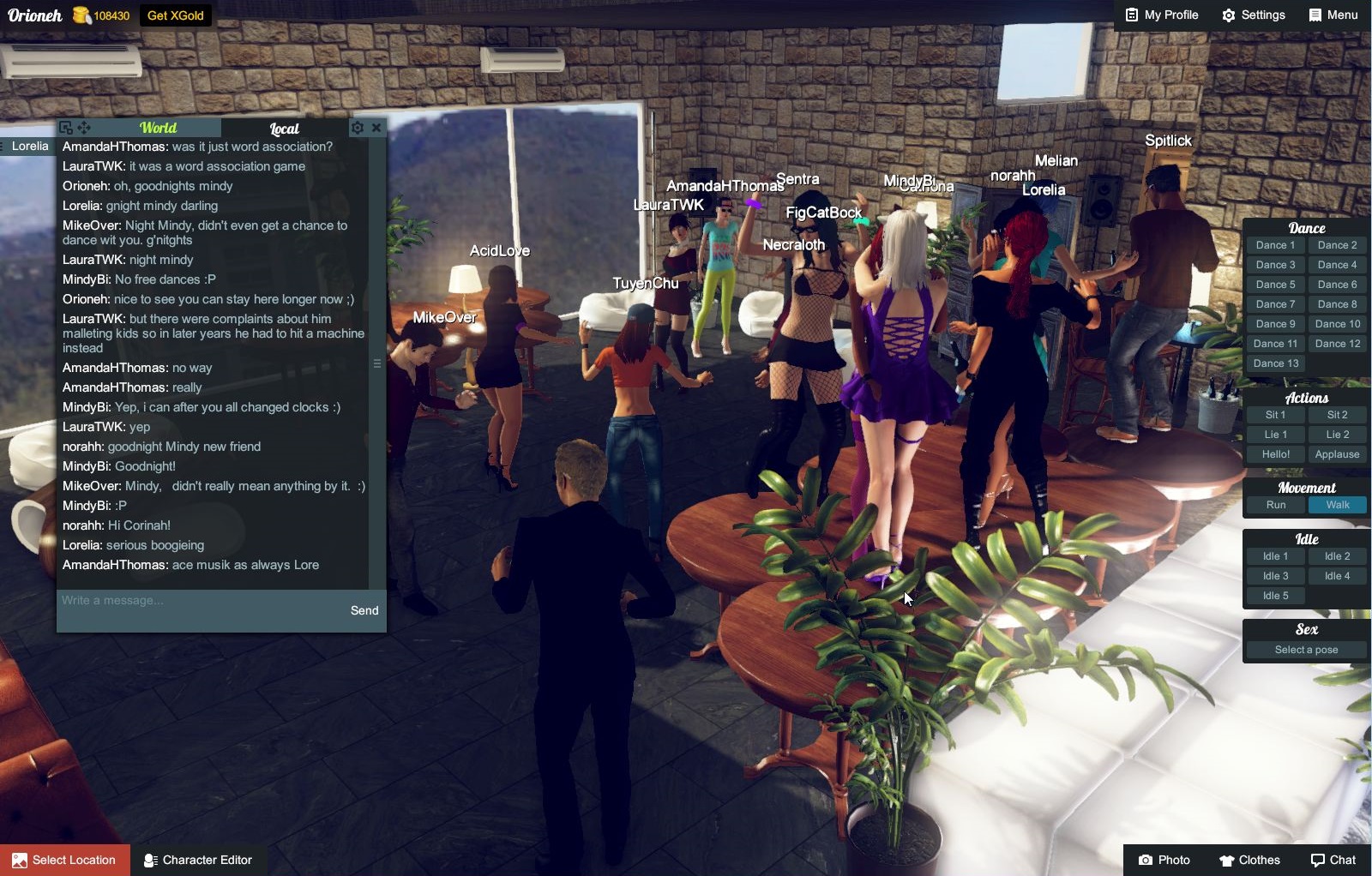Perform the Applause action
Viewport: 1372px width, 876px height.
[1337, 454]
